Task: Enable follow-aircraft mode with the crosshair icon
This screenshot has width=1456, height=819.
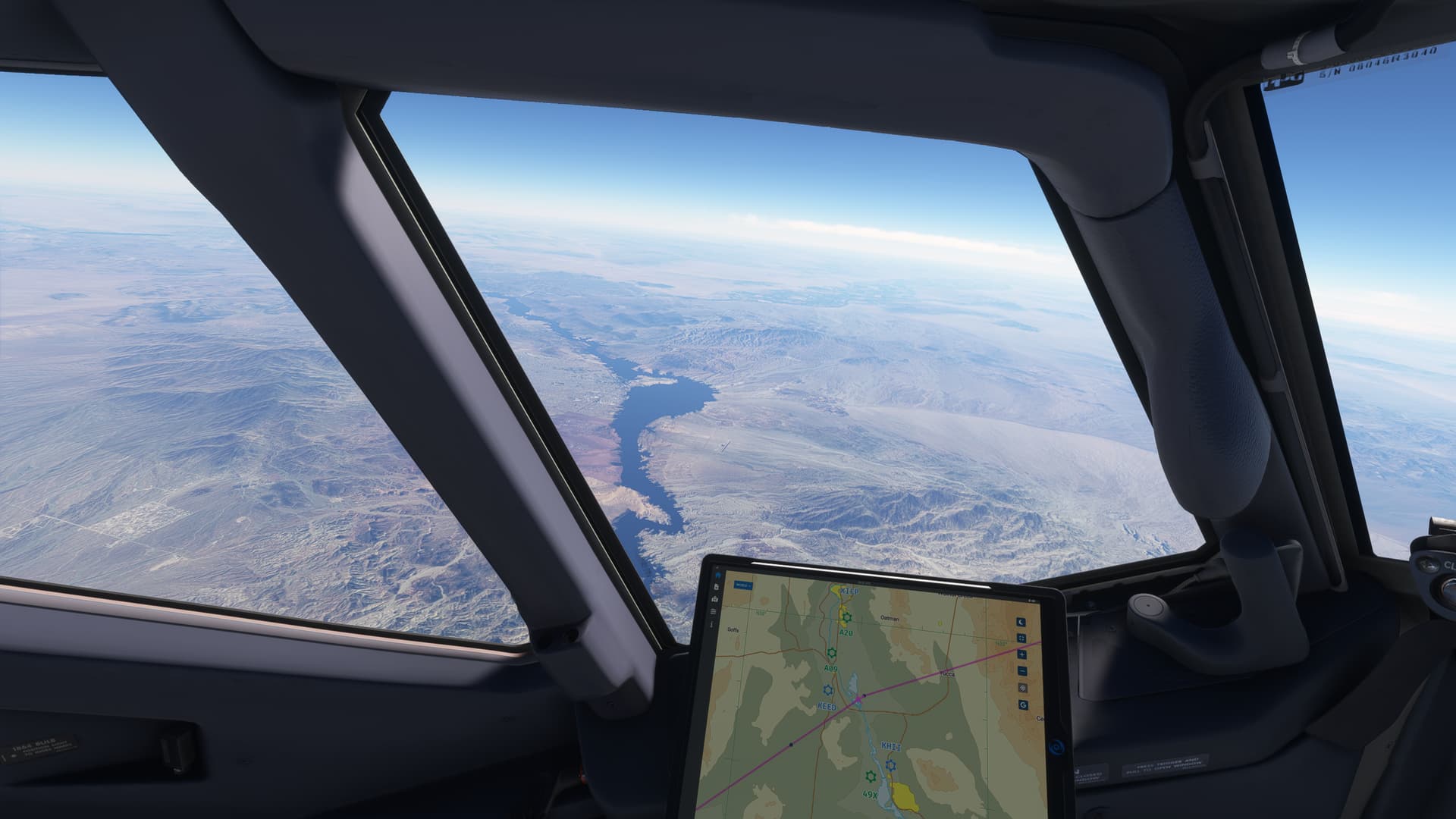Action: pyautogui.click(x=1021, y=637)
